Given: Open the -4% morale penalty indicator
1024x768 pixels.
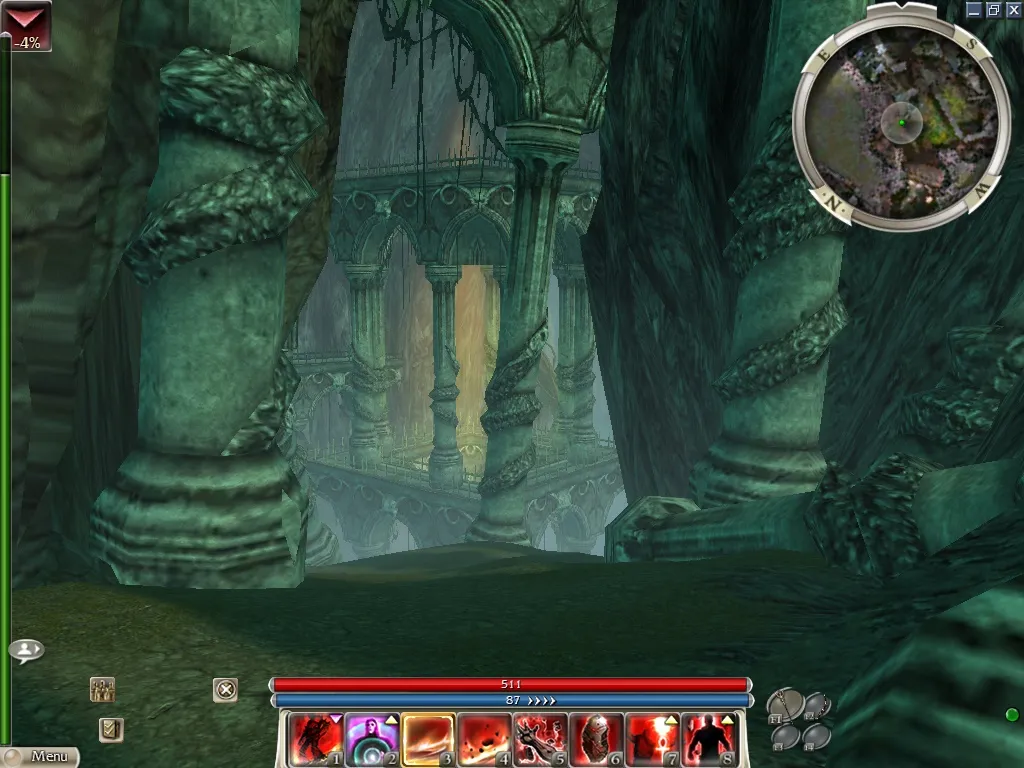Looking at the screenshot, I should coord(26,26).
